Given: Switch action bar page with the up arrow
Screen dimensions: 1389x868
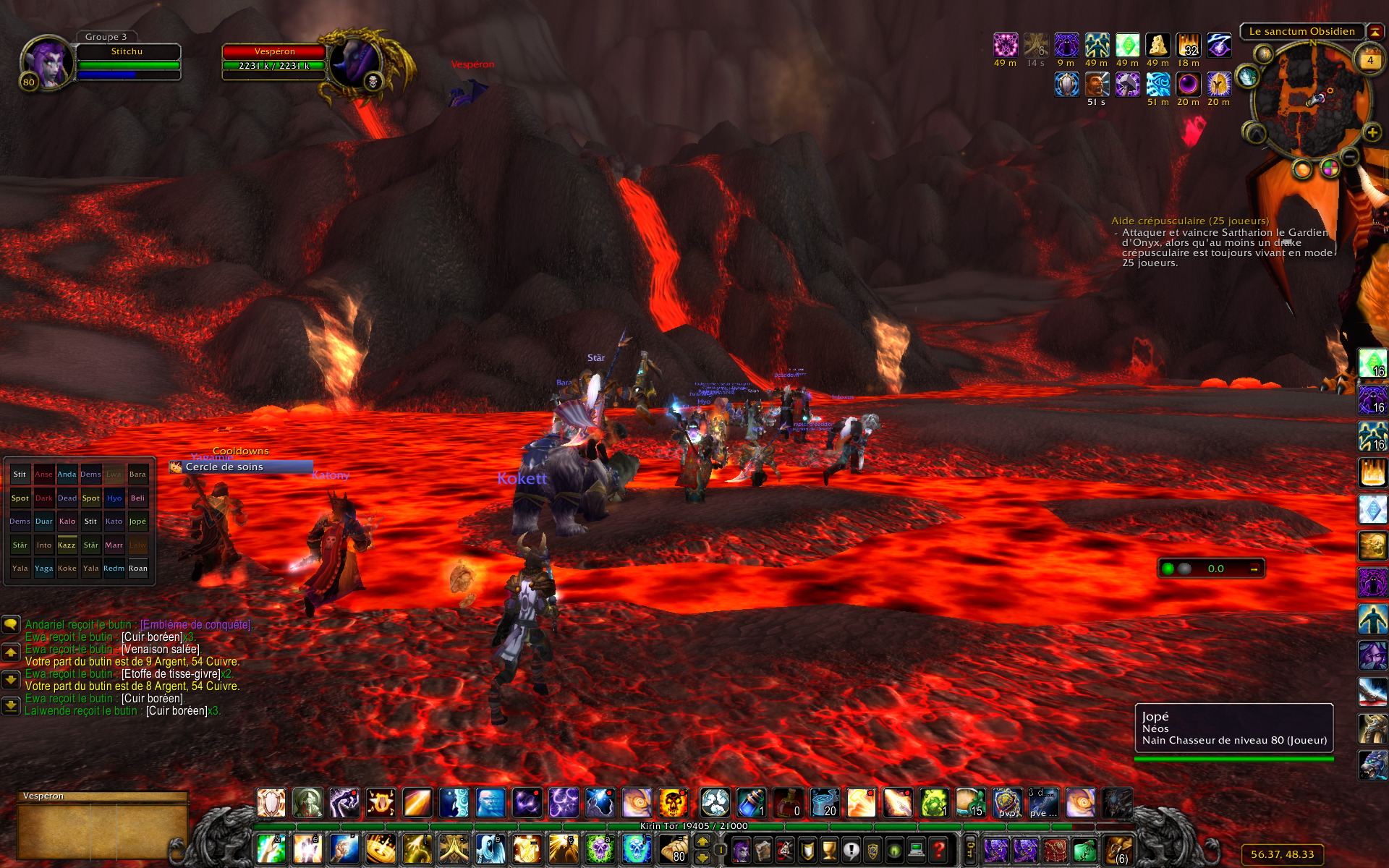Looking at the screenshot, I should click(702, 842).
